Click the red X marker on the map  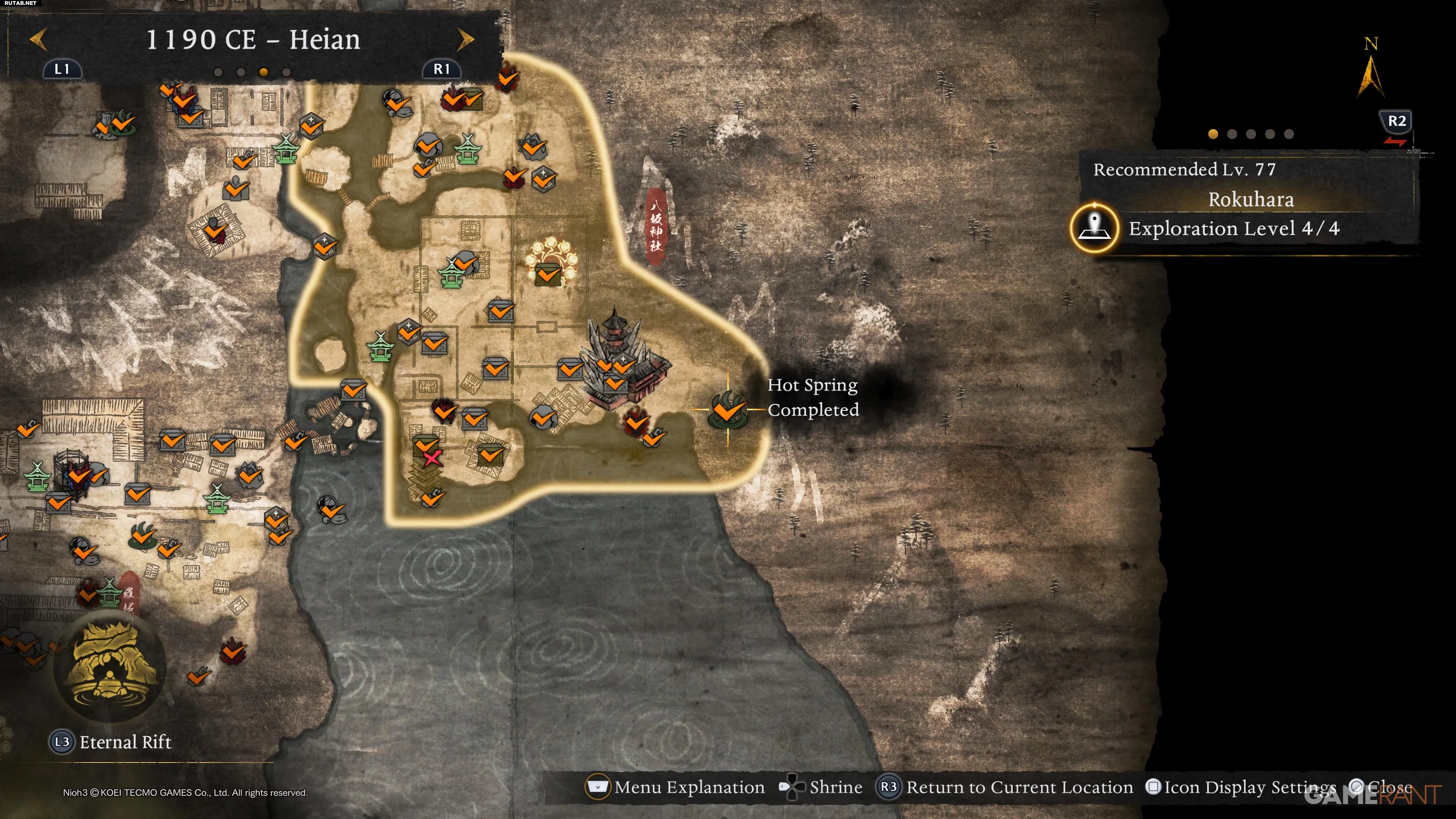pos(432,458)
